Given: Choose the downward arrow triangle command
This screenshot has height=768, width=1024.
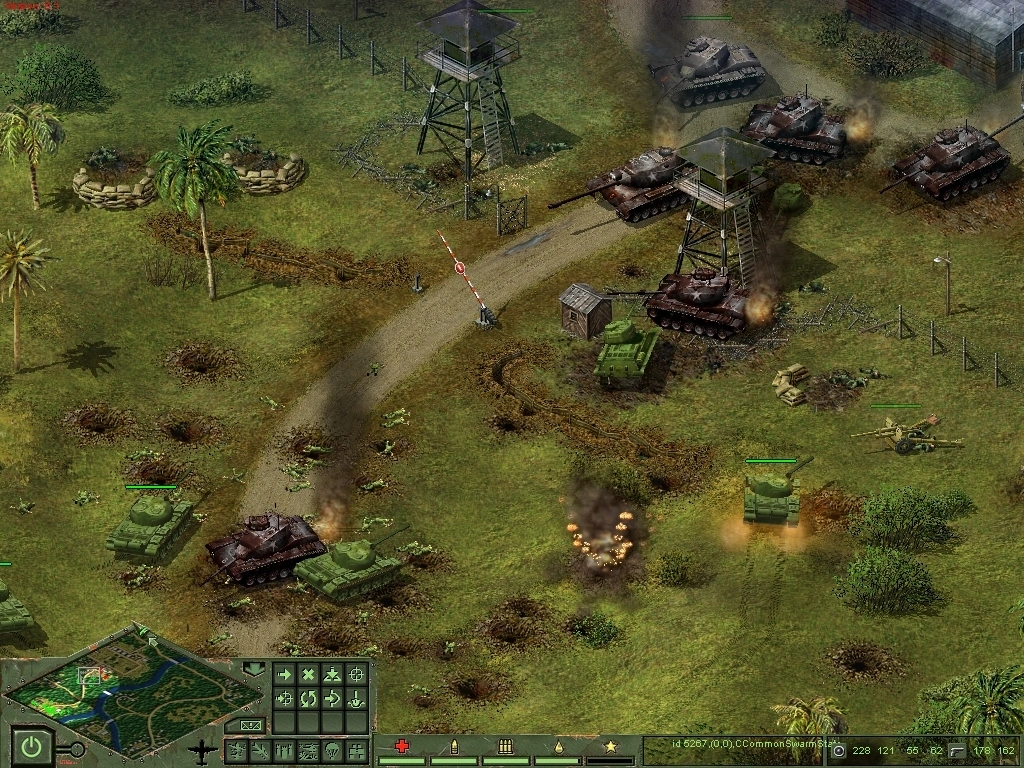Looking at the screenshot, I should [x=332, y=675].
